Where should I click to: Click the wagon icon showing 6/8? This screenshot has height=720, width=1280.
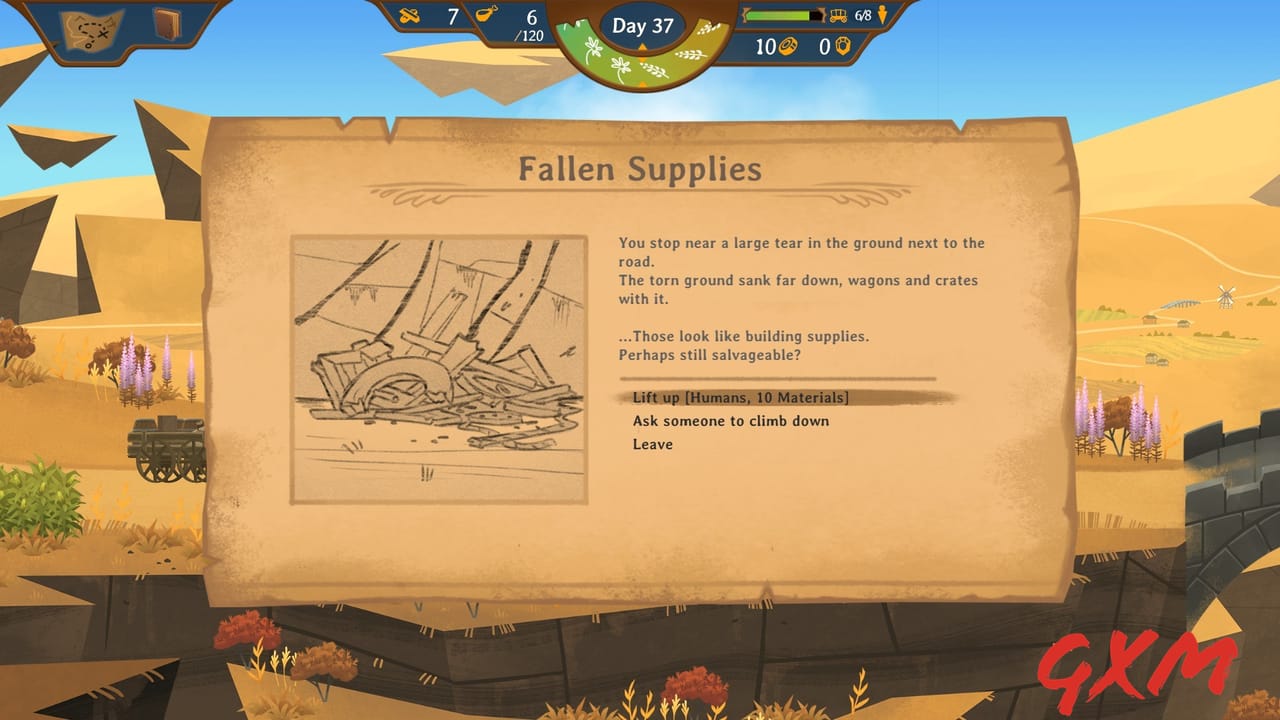[836, 16]
